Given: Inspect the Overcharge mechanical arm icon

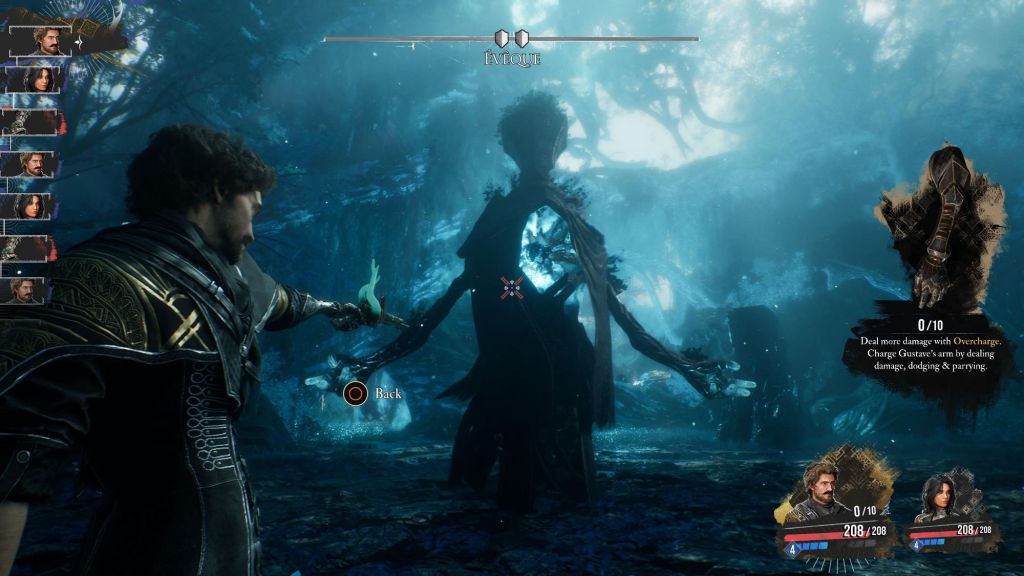Looking at the screenshot, I should 930,230.
